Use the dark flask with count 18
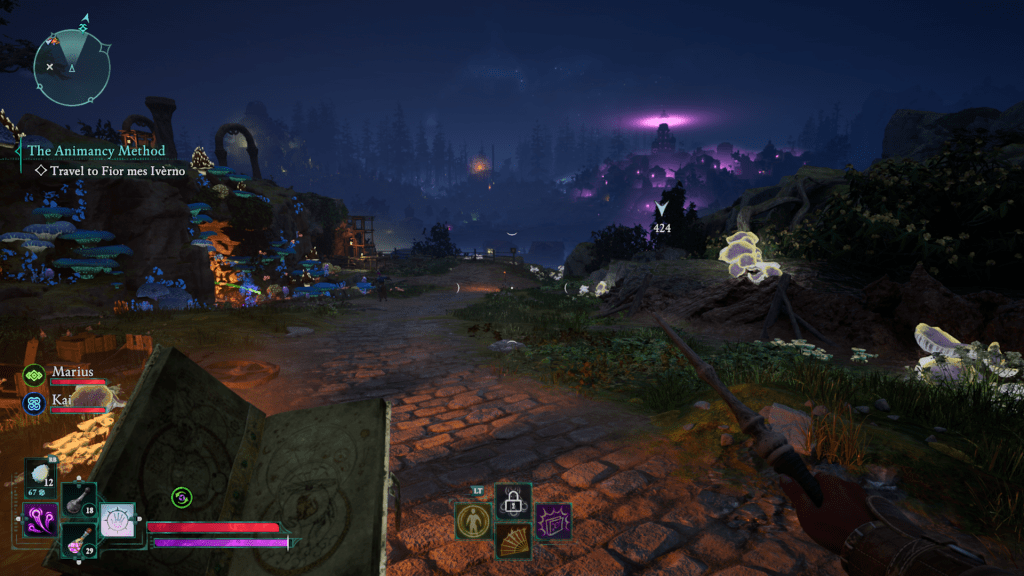The image size is (1024, 576). 79,501
